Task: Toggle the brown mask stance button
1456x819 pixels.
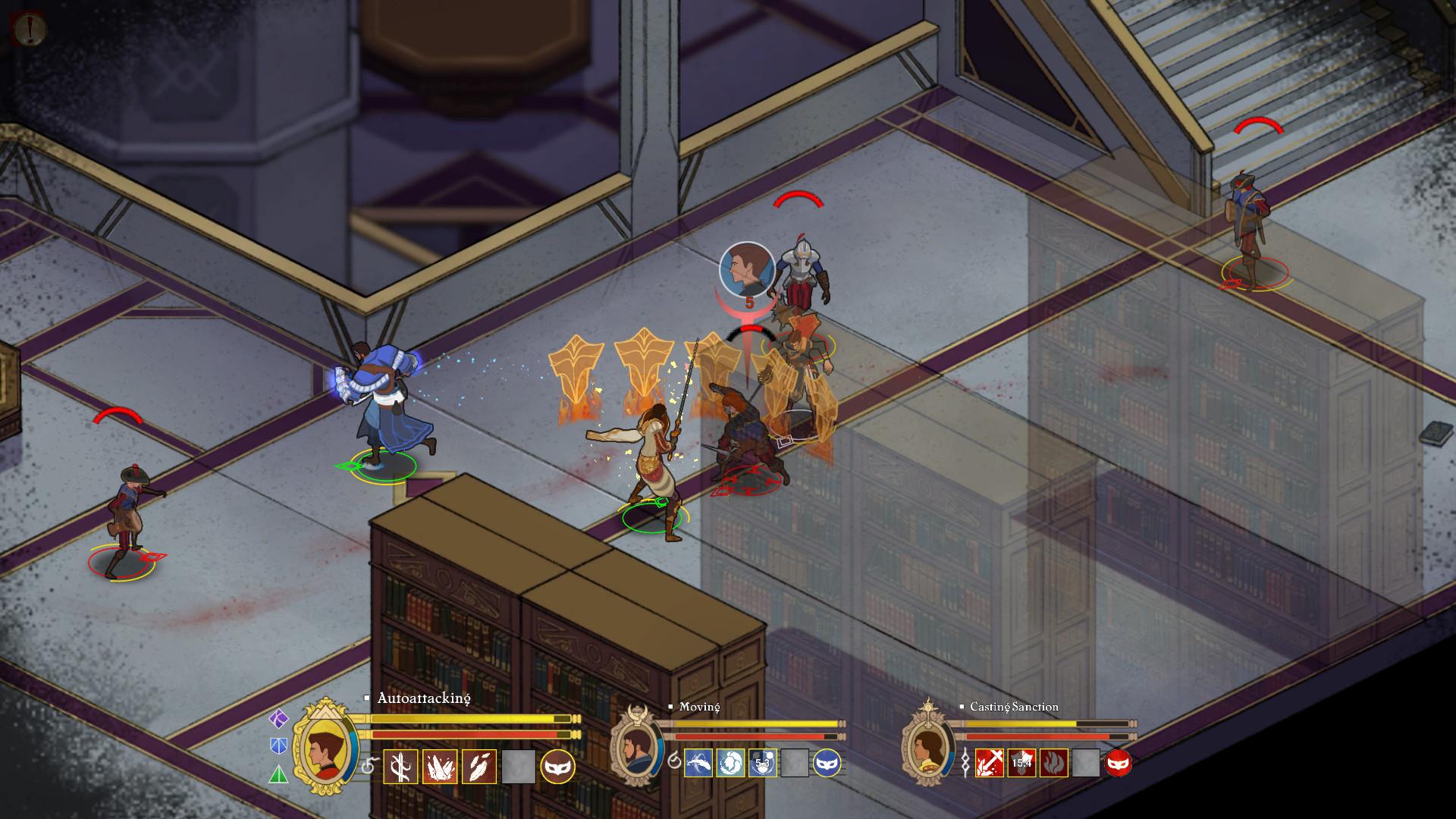Action: (x=557, y=767)
